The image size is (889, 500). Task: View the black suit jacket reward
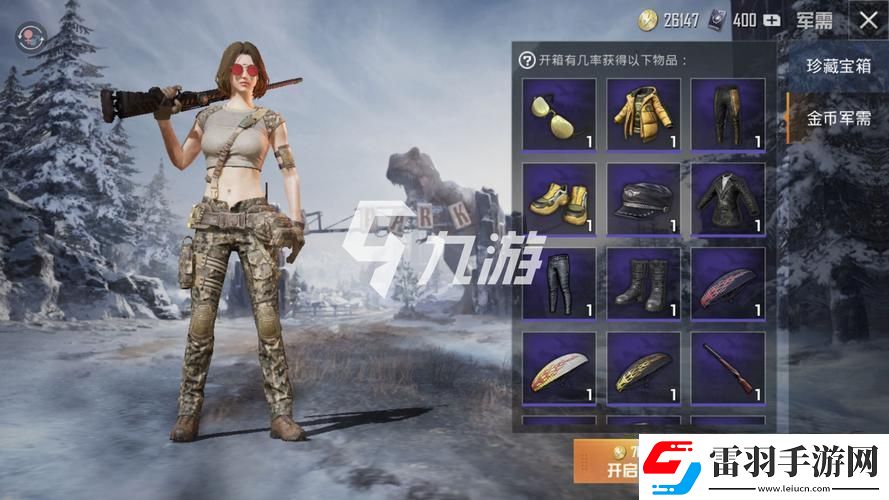pos(728,198)
